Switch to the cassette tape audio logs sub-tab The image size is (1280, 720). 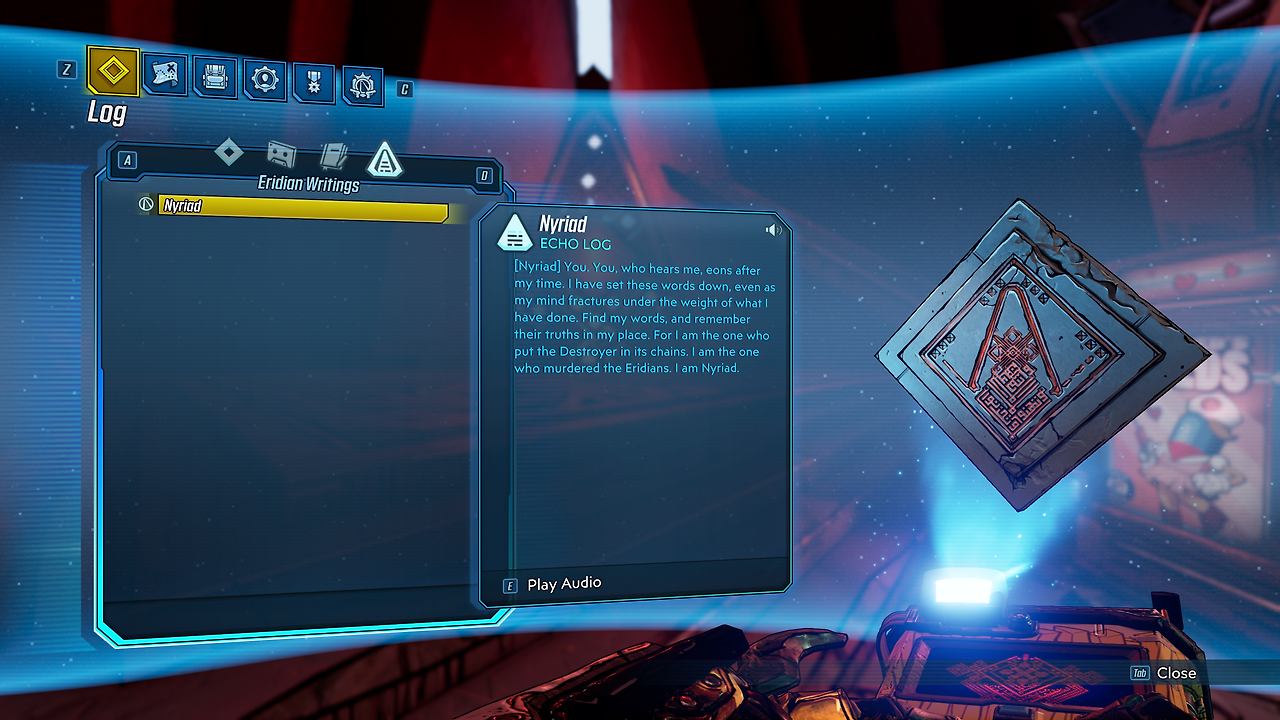pyautogui.click(x=282, y=155)
